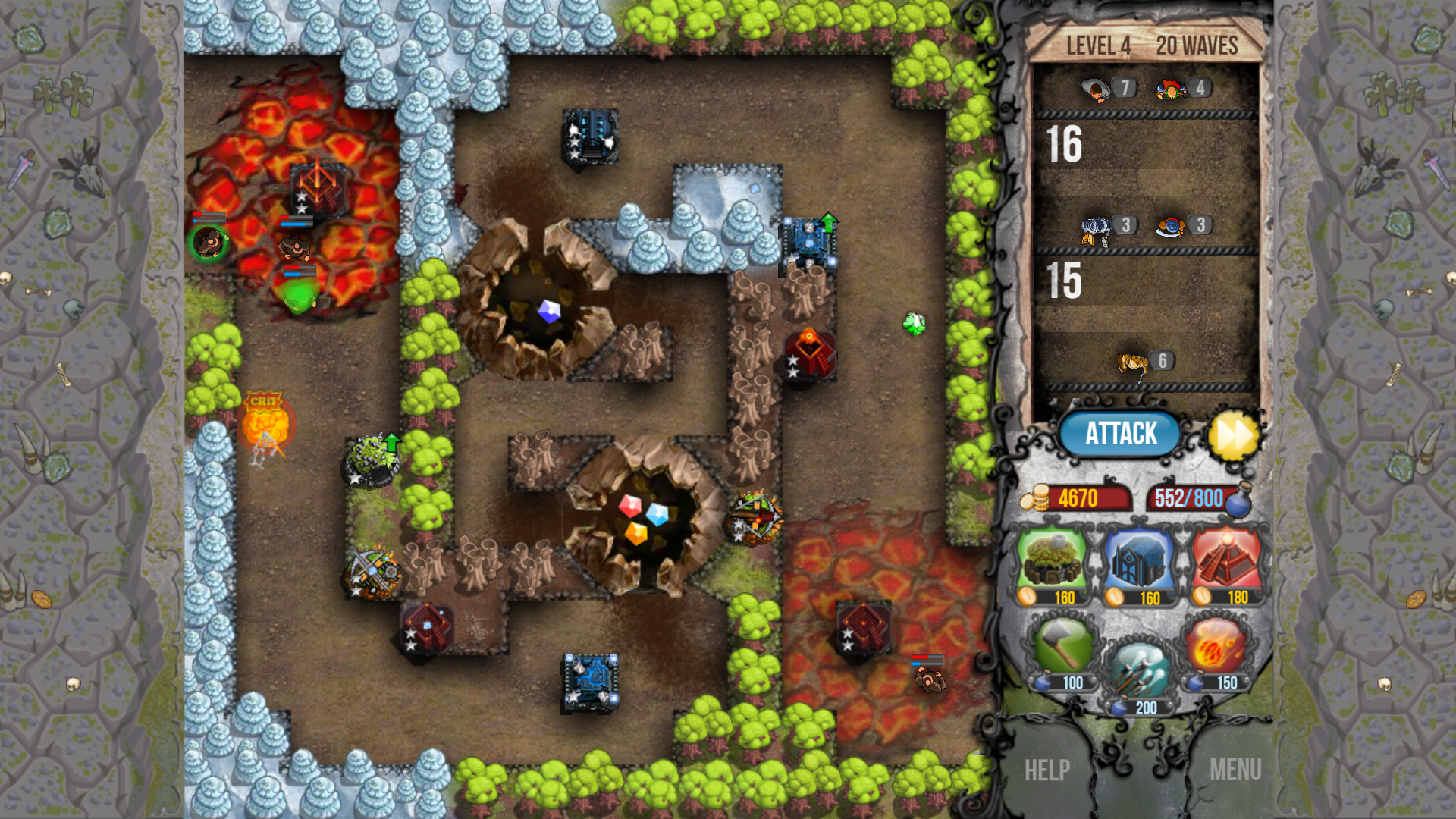1456x819 pixels.
Task: Use the arrow volley ability costing 200
Action: point(1141,667)
